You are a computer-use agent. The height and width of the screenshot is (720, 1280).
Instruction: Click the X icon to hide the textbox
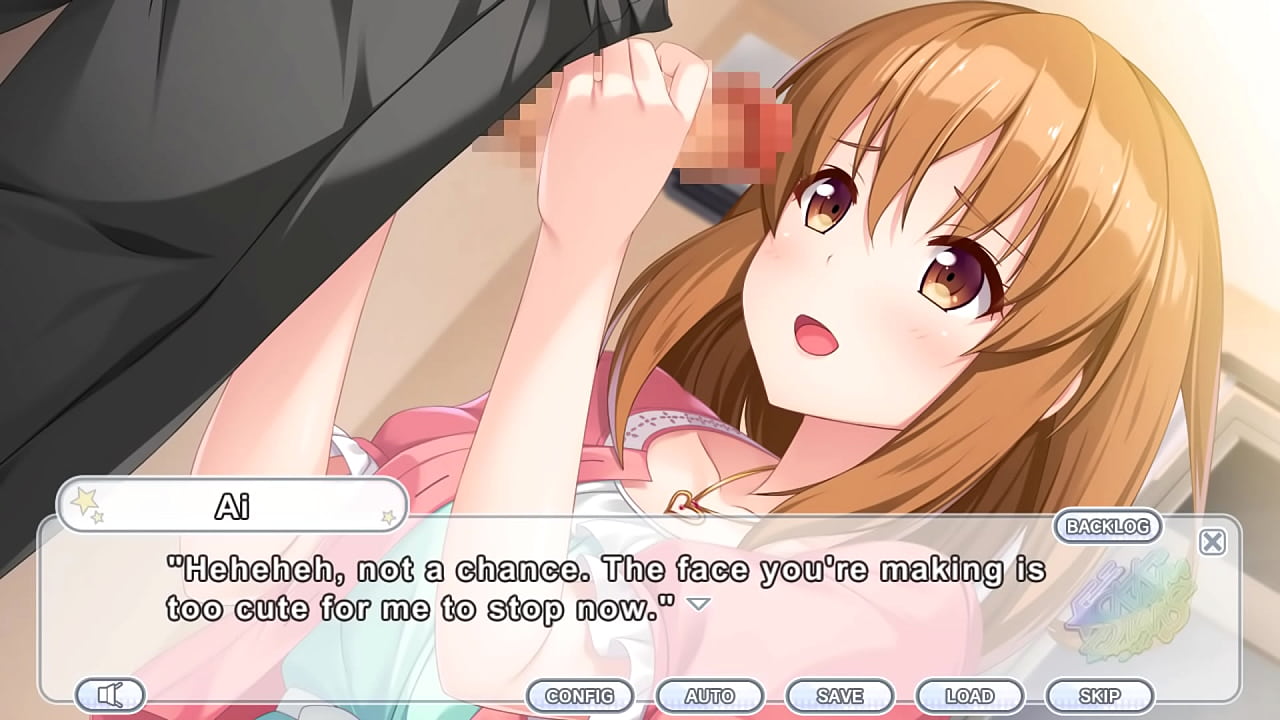(1212, 541)
